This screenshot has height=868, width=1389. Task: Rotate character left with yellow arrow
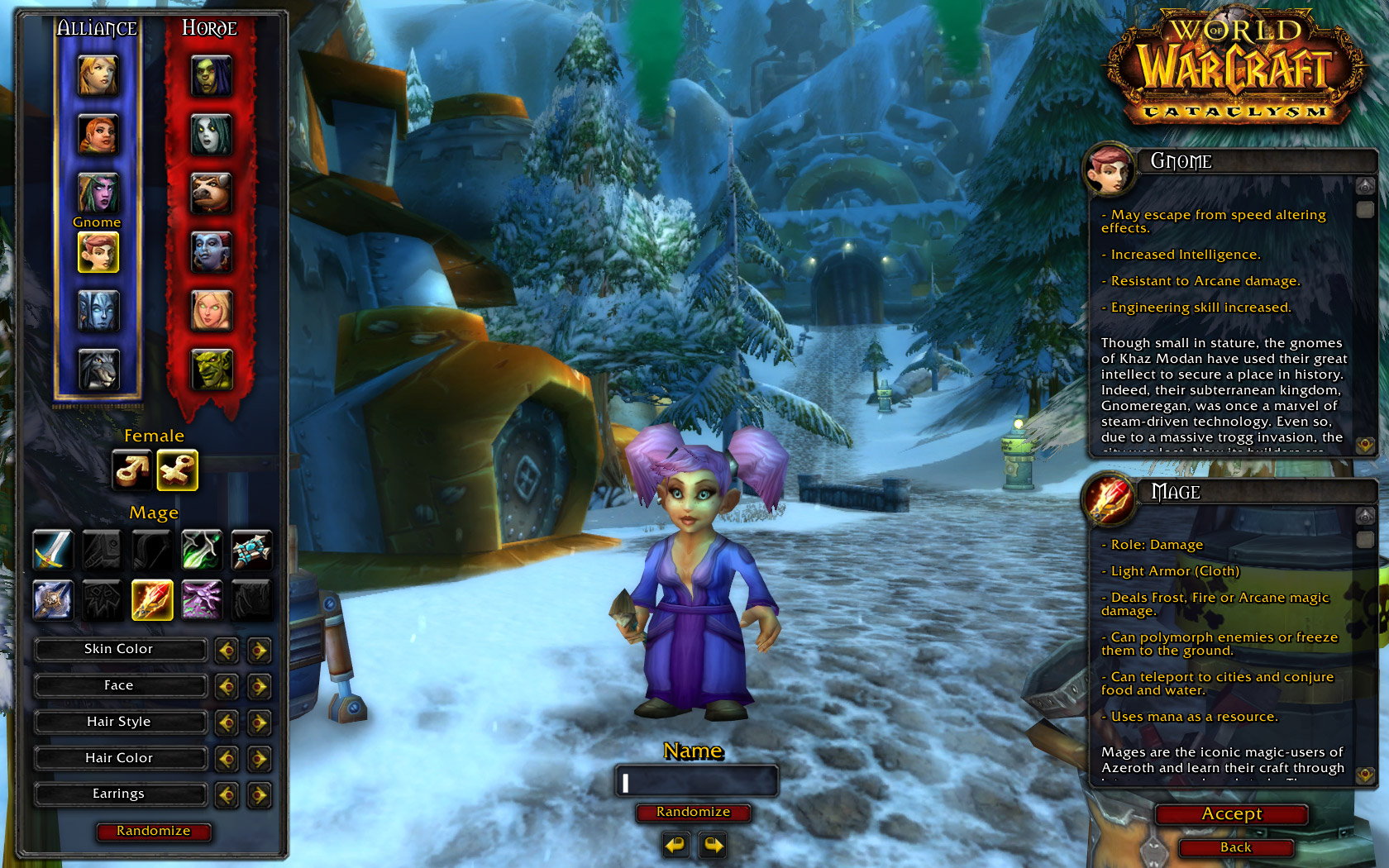(x=676, y=846)
